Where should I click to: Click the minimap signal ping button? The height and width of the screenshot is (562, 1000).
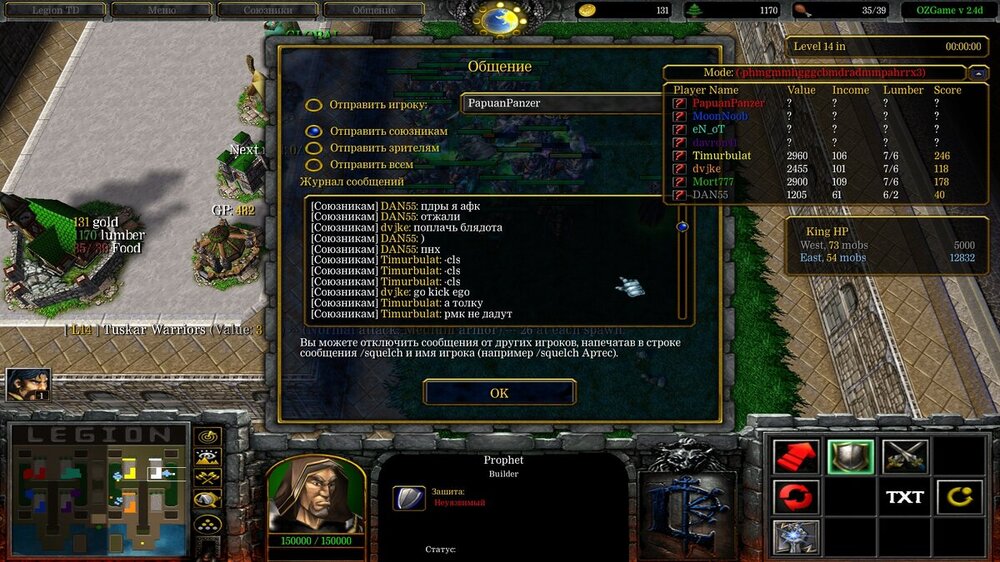click(x=208, y=436)
